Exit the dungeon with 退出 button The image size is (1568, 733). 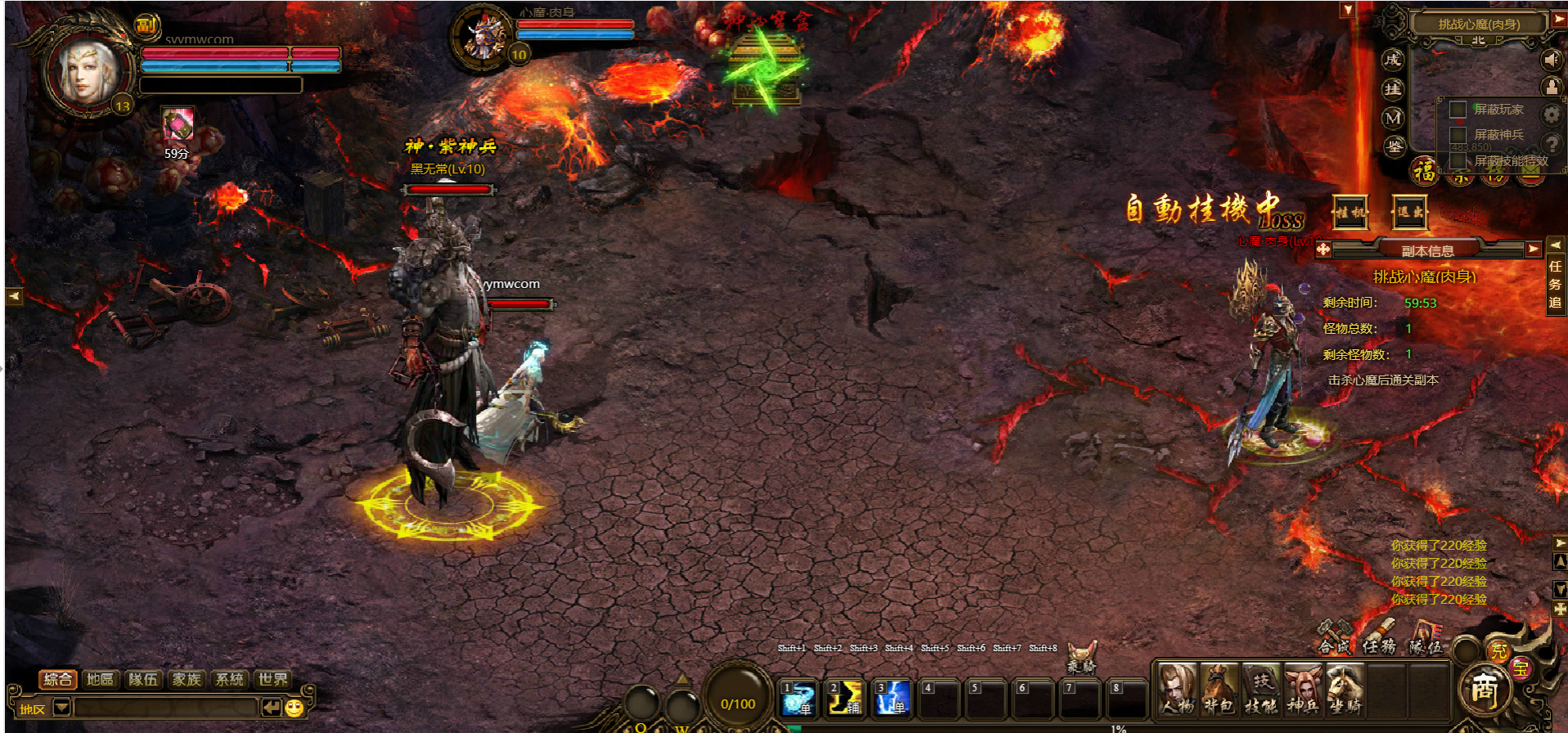[x=1409, y=213]
